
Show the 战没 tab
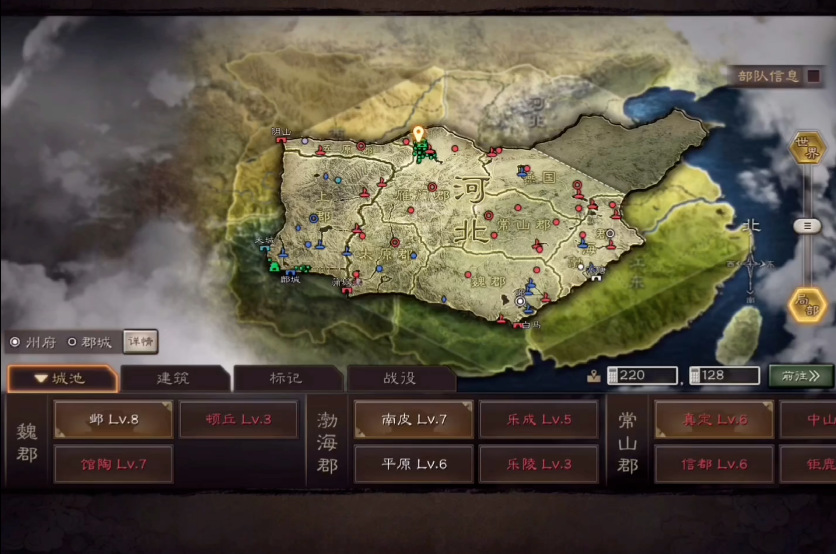click(x=401, y=379)
